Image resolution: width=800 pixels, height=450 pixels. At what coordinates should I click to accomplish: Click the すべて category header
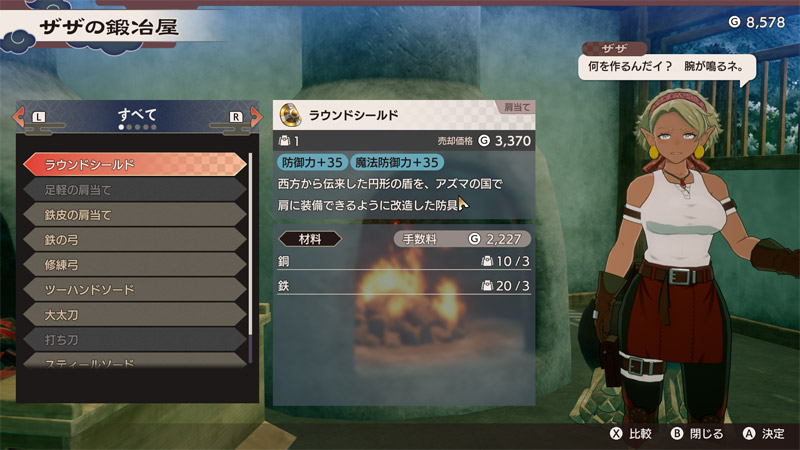136,115
